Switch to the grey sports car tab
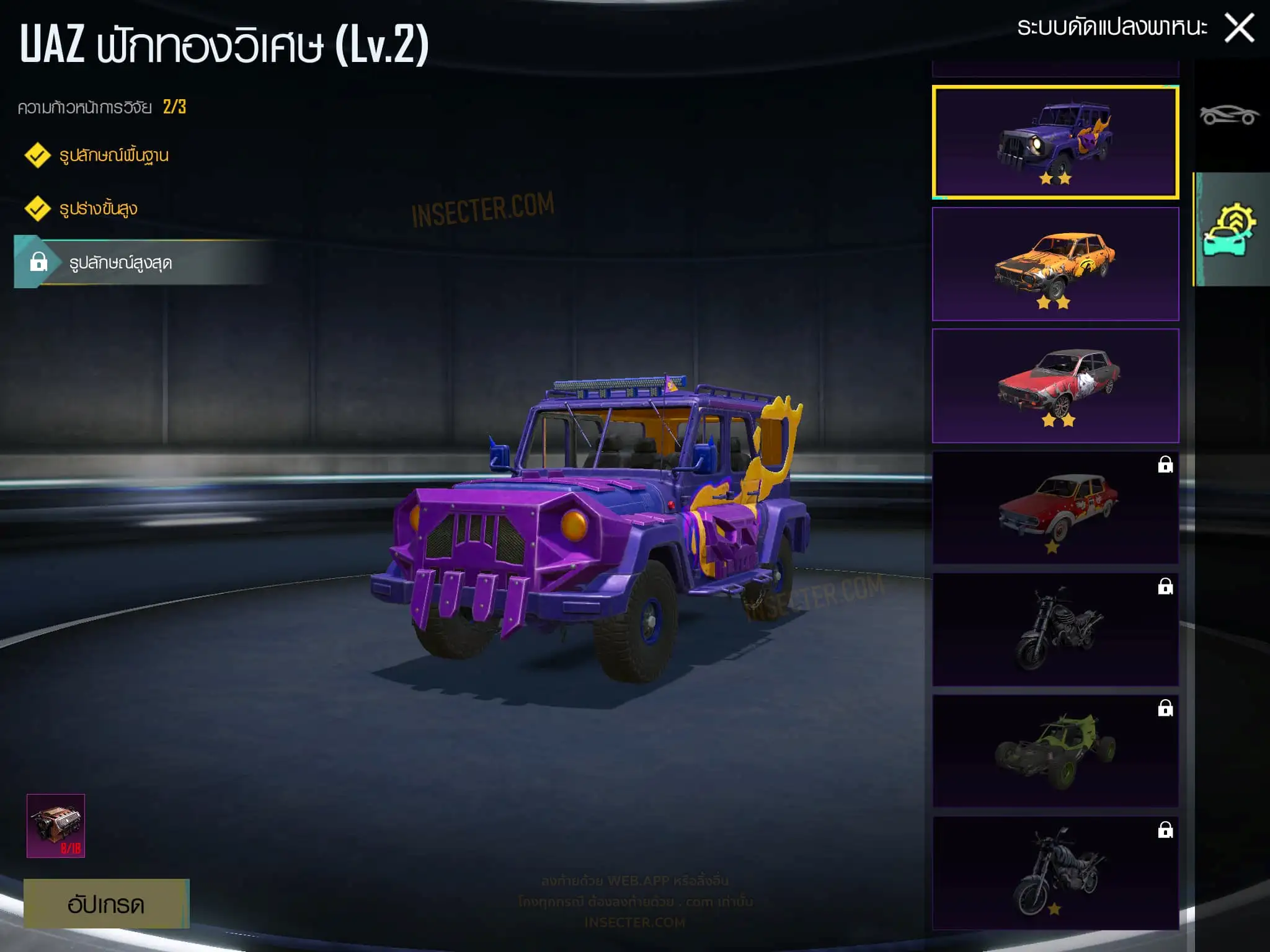This screenshot has height=952, width=1270. tap(1229, 115)
